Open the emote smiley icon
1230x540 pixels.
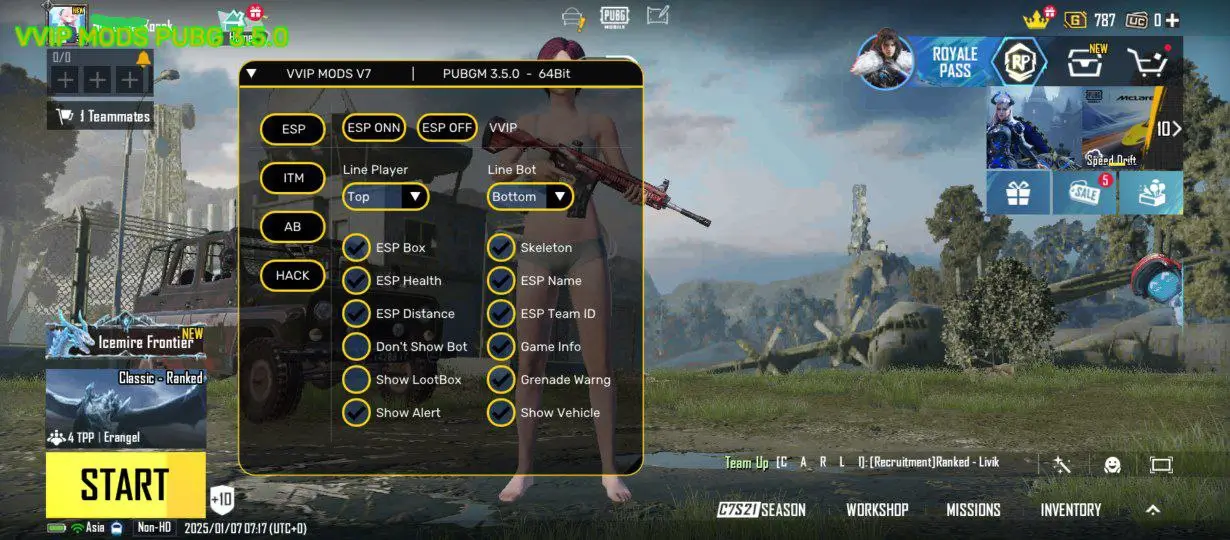coord(1112,464)
